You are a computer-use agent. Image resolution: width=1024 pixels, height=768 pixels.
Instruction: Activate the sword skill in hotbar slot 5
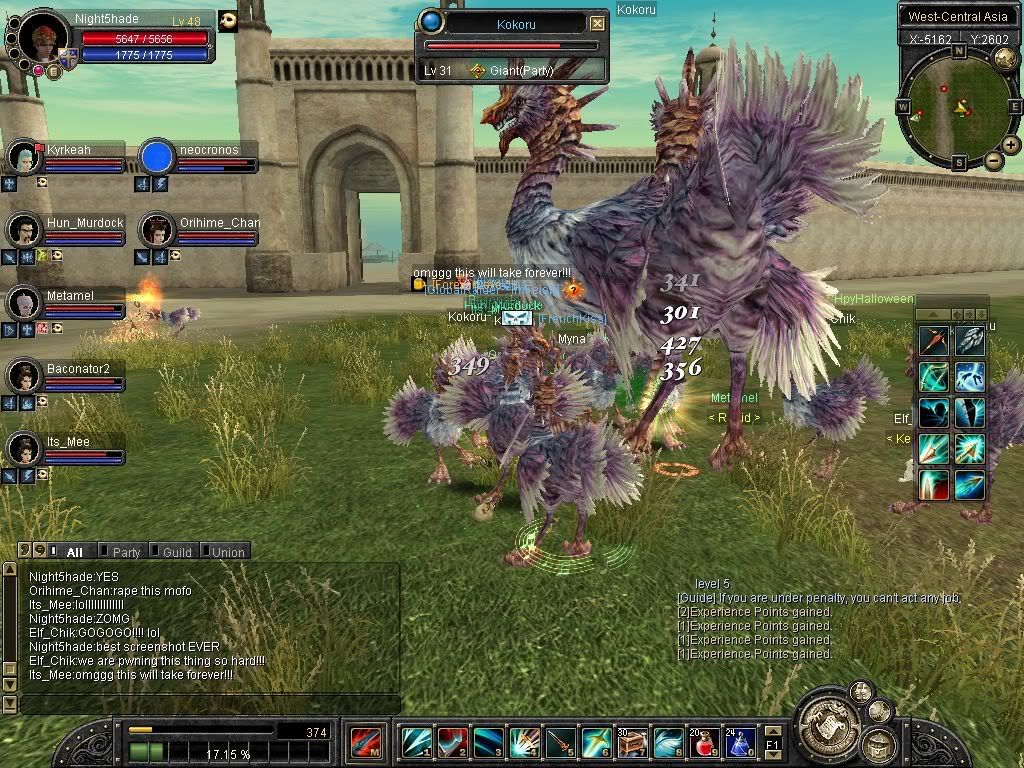click(x=561, y=743)
